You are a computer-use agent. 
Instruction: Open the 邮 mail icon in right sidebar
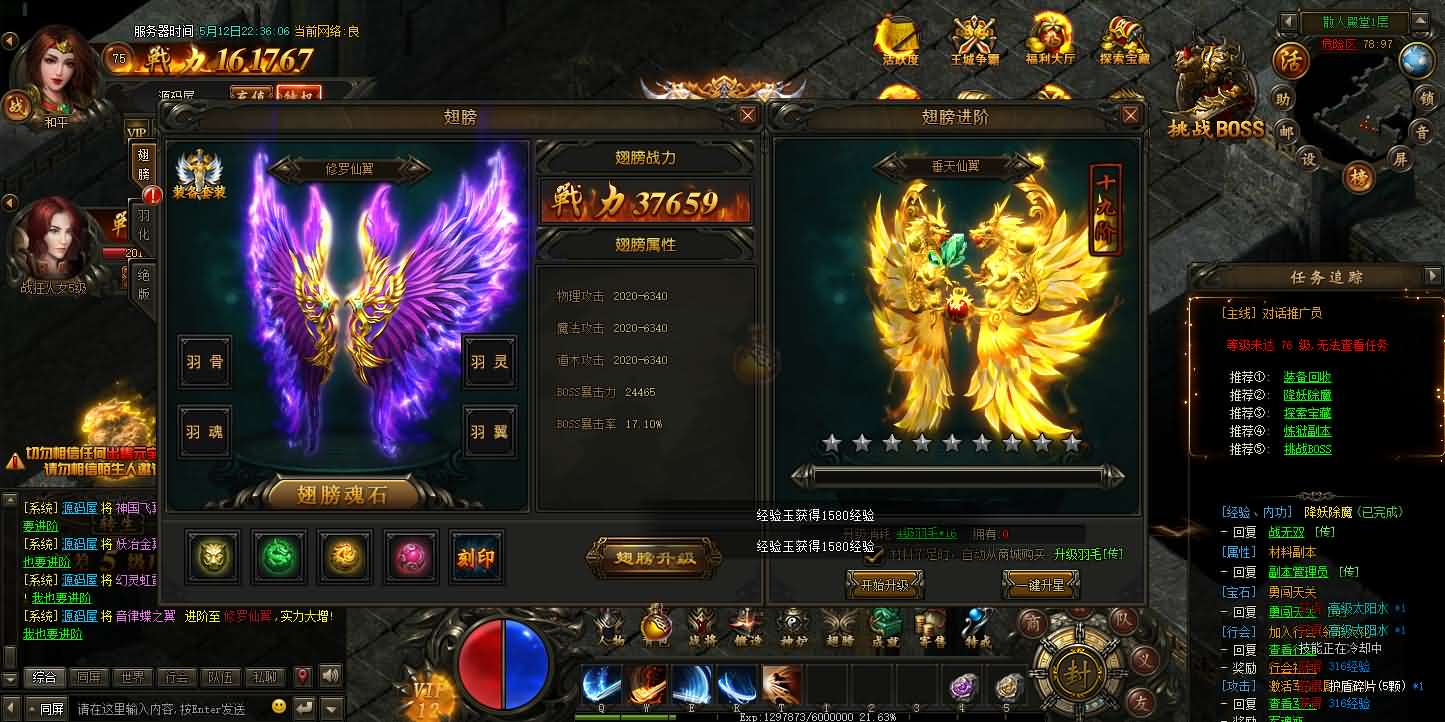click(x=1287, y=133)
